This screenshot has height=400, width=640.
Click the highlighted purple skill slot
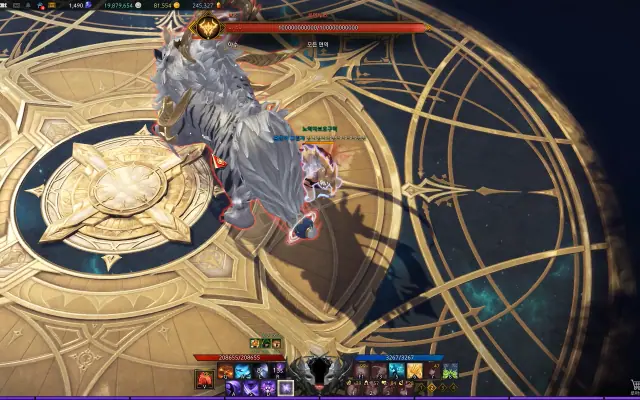click(285, 387)
